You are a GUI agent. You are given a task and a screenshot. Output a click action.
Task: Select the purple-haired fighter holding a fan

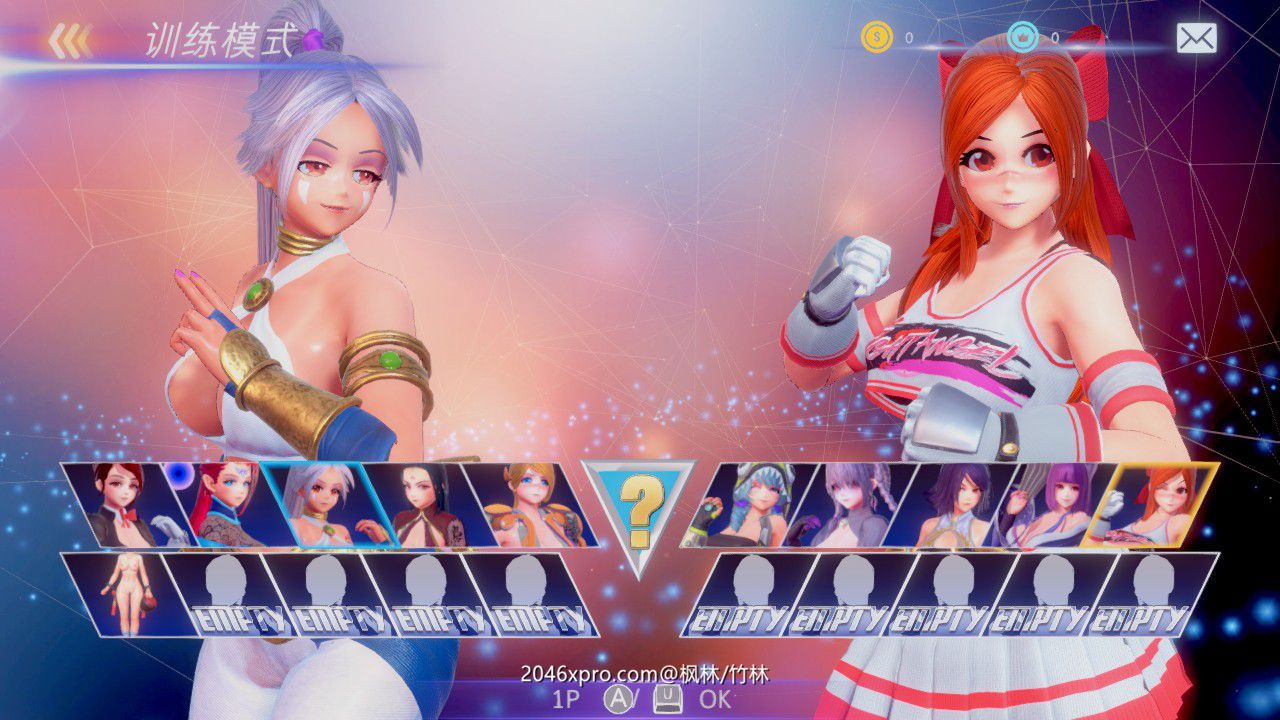point(1050,505)
